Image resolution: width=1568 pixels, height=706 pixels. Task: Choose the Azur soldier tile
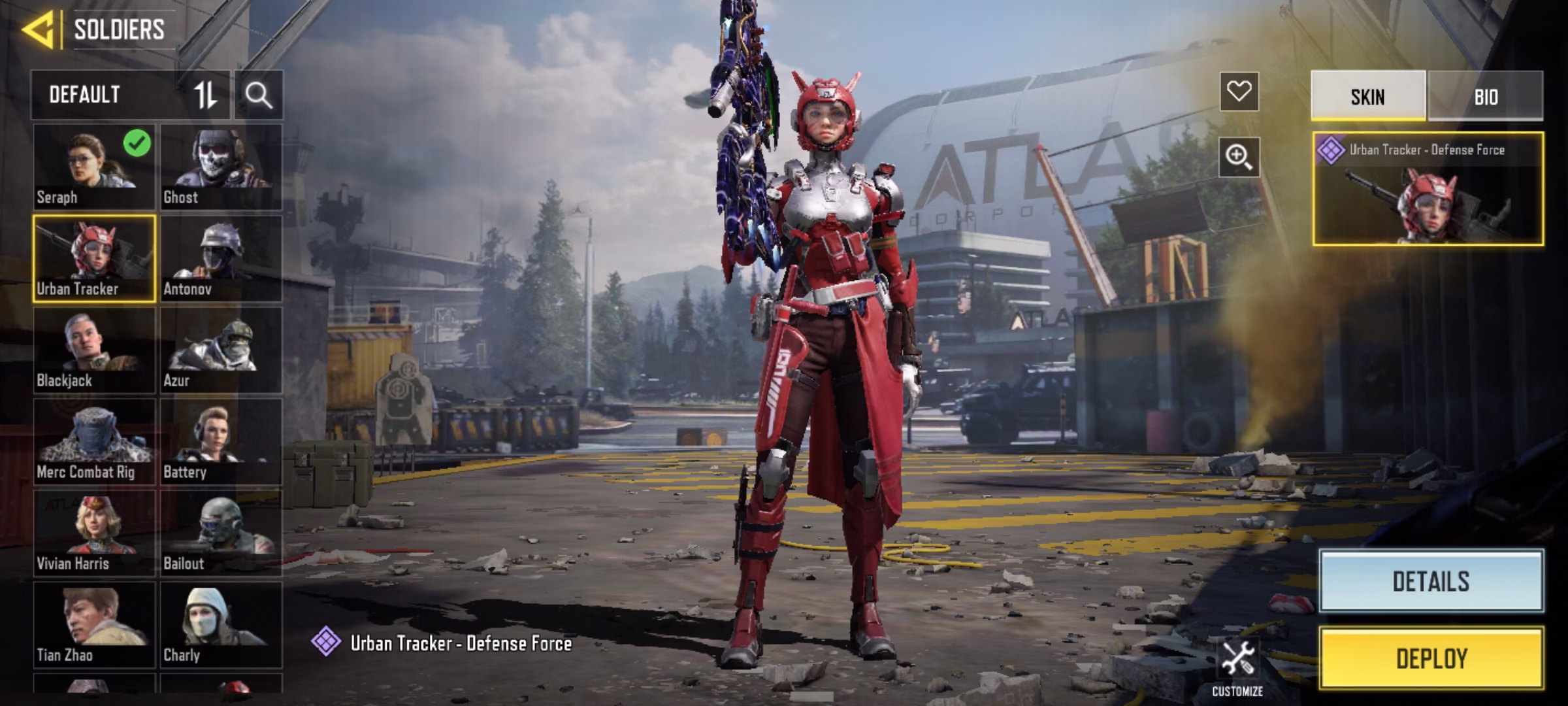click(221, 350)
